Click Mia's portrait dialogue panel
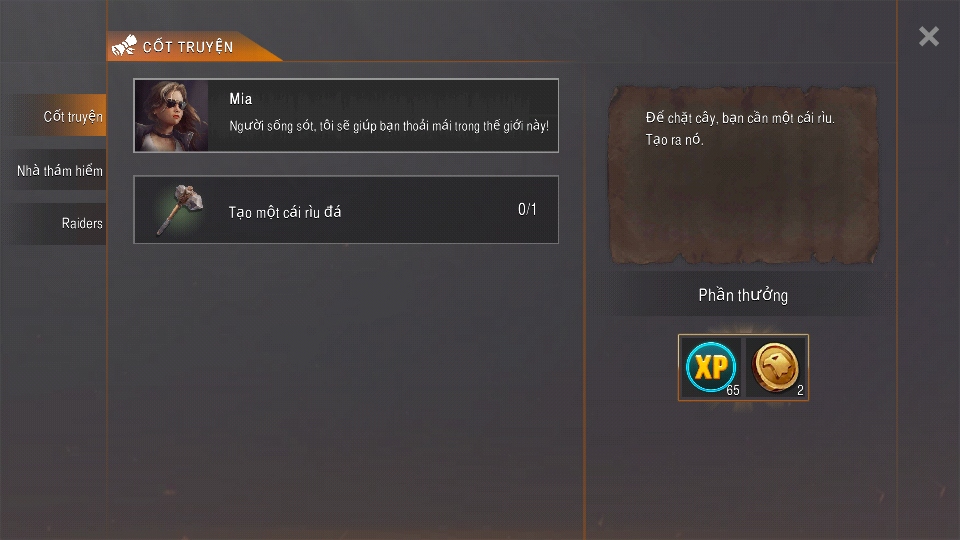The width and height of the screenshot is (960, 540). tap(346, 116)
